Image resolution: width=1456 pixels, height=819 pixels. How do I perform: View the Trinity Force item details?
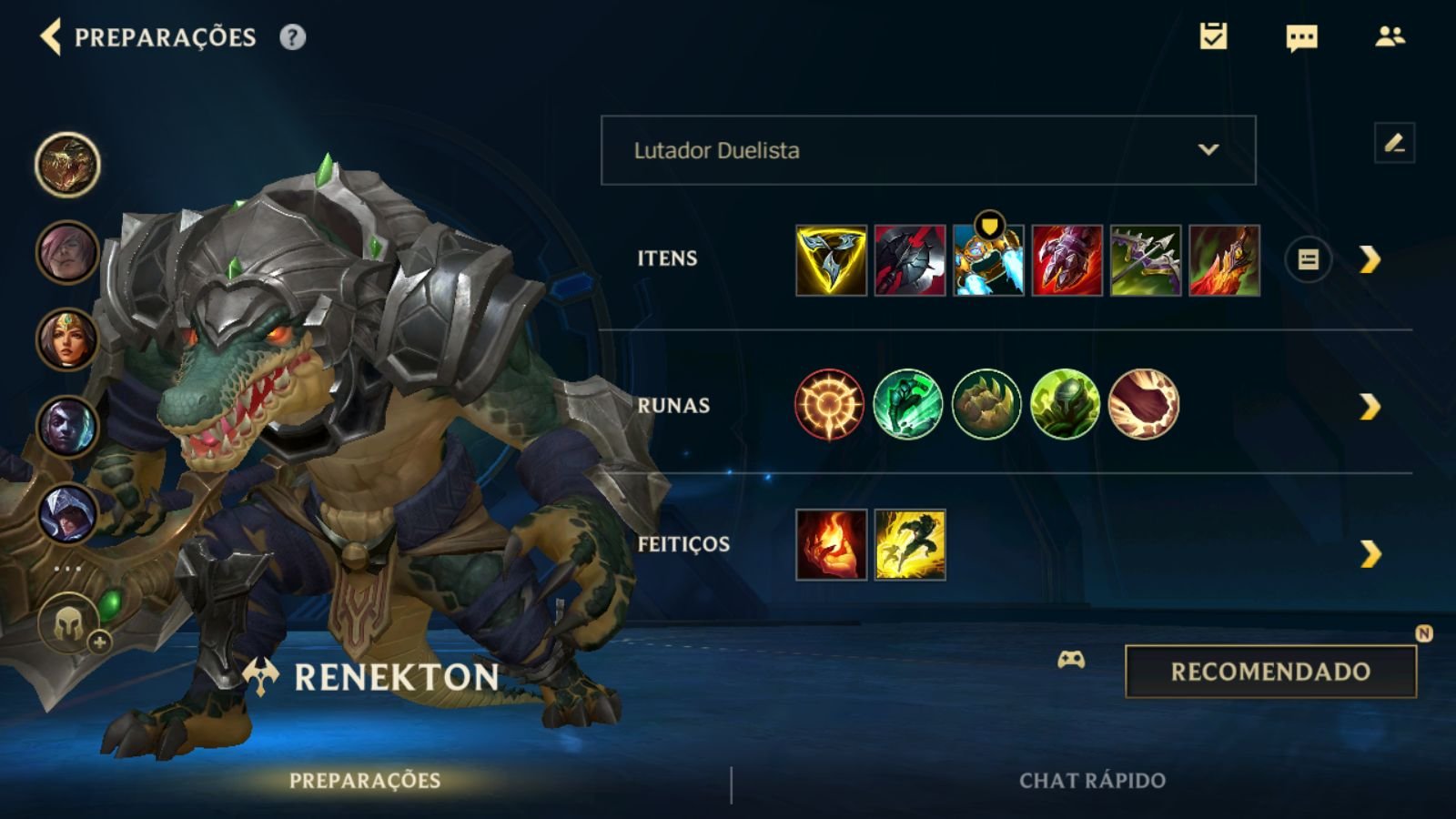(x=830, y=260)
